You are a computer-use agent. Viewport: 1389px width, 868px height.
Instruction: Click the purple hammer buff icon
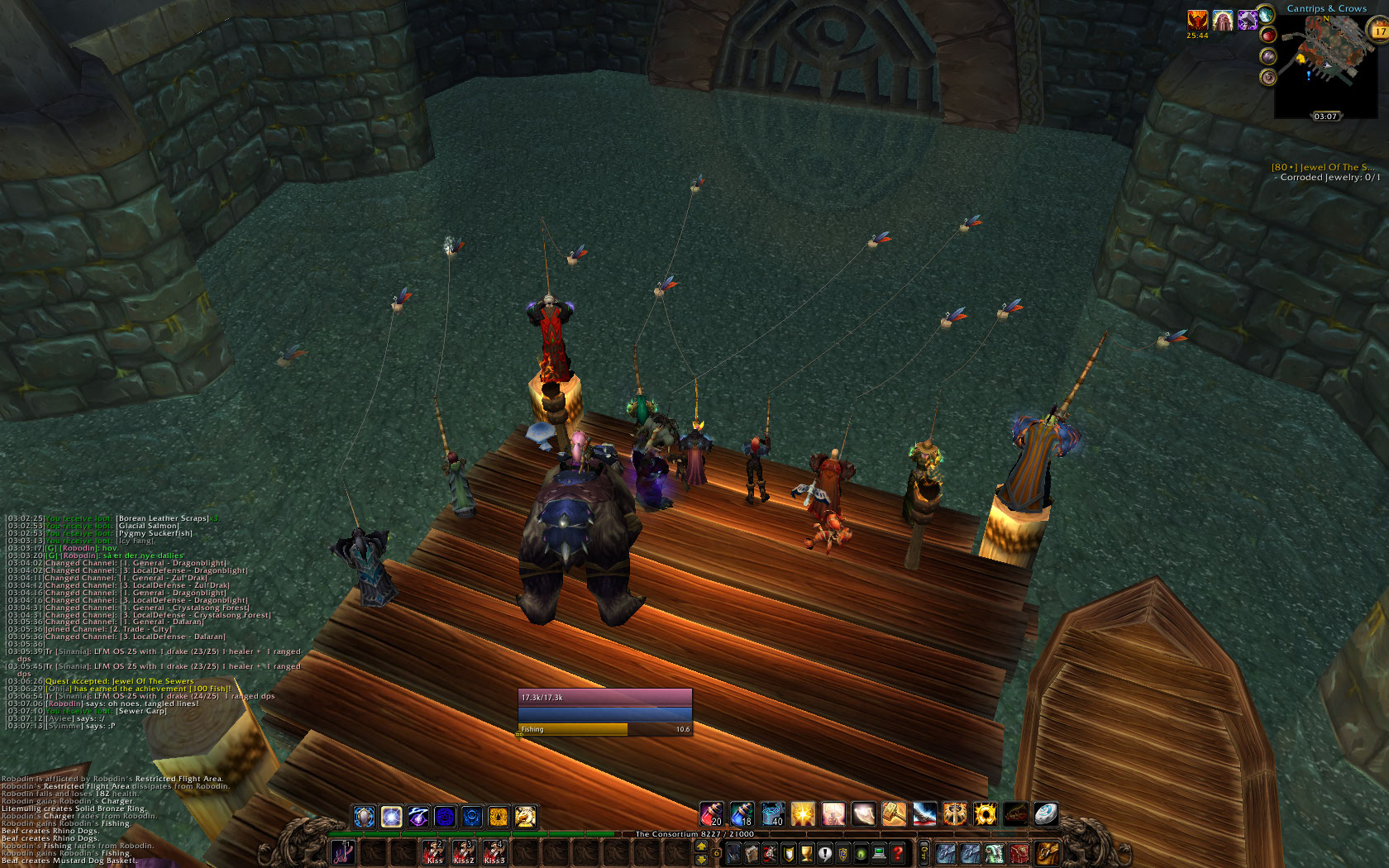[1247, 21]
